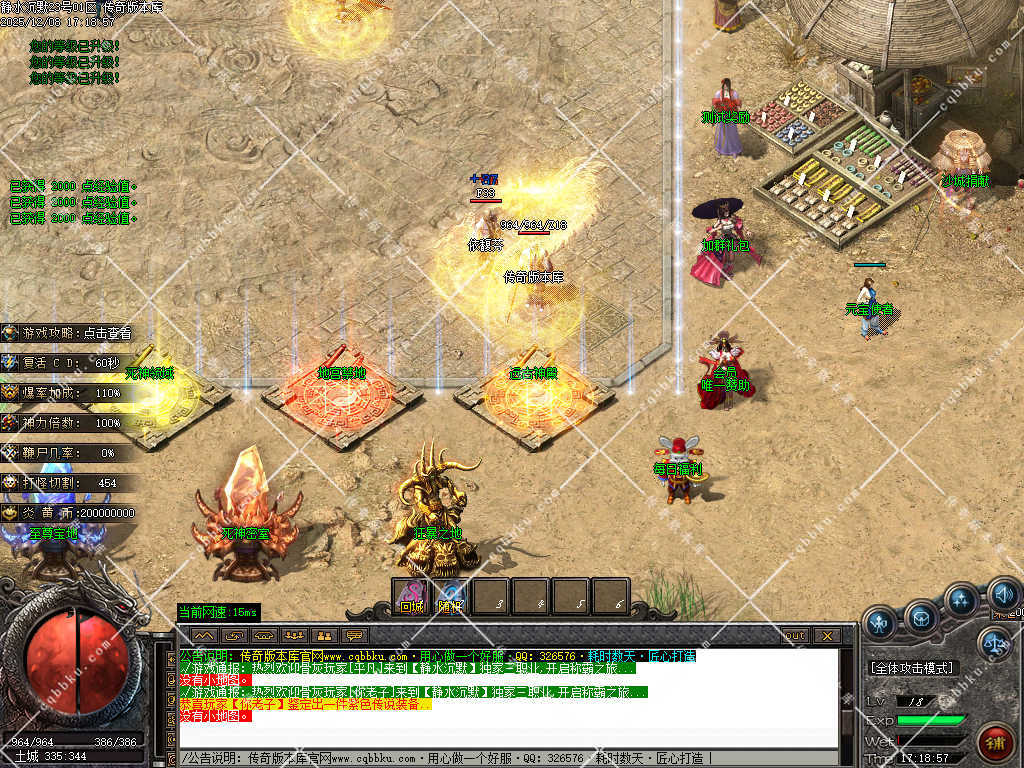Open the skills (sparkles) round button

[961, 600]
